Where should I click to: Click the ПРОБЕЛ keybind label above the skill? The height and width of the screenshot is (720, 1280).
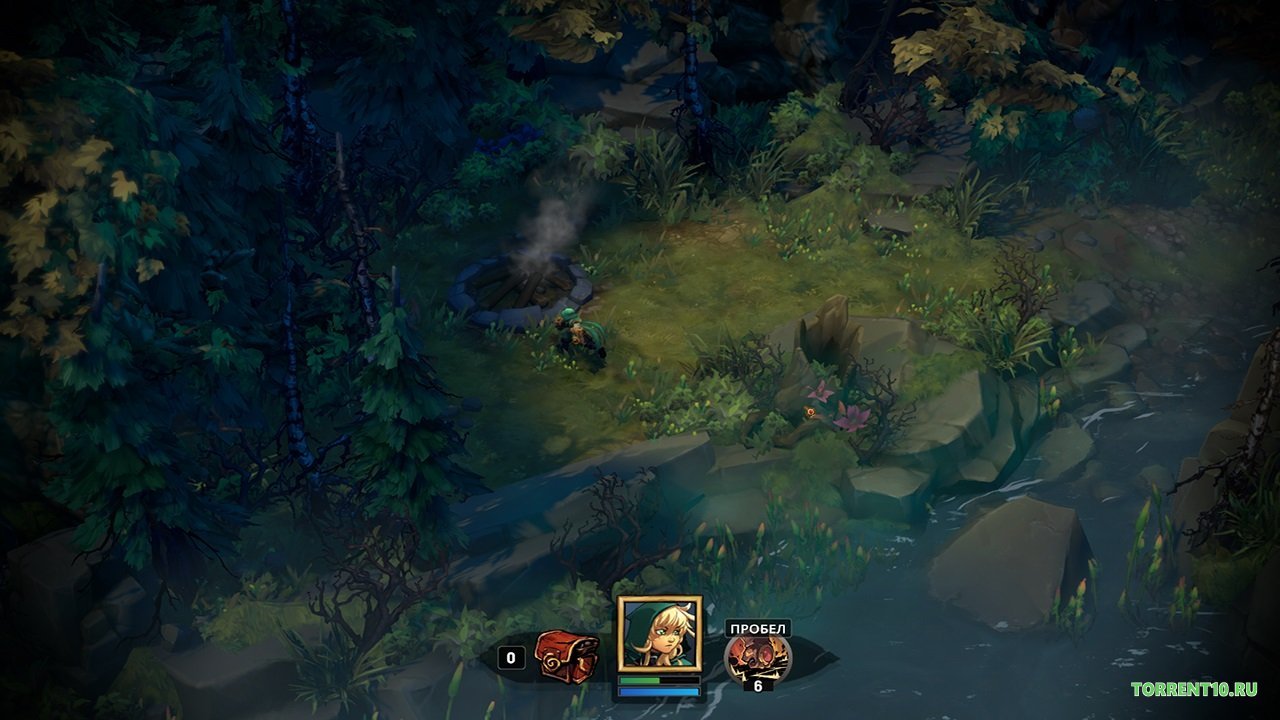click(x=757, y=626)
